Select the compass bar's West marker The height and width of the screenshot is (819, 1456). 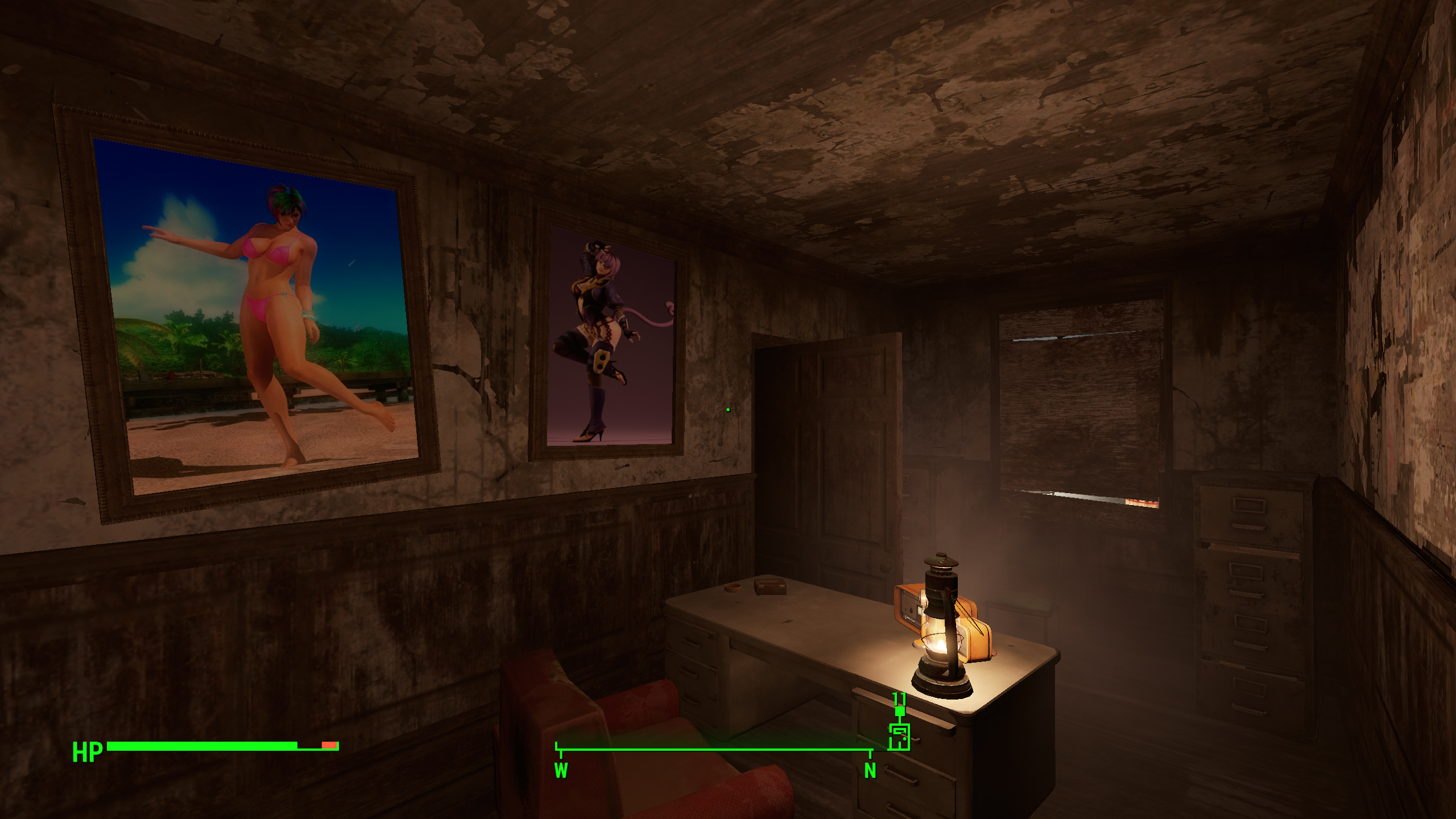pos(561,770)
